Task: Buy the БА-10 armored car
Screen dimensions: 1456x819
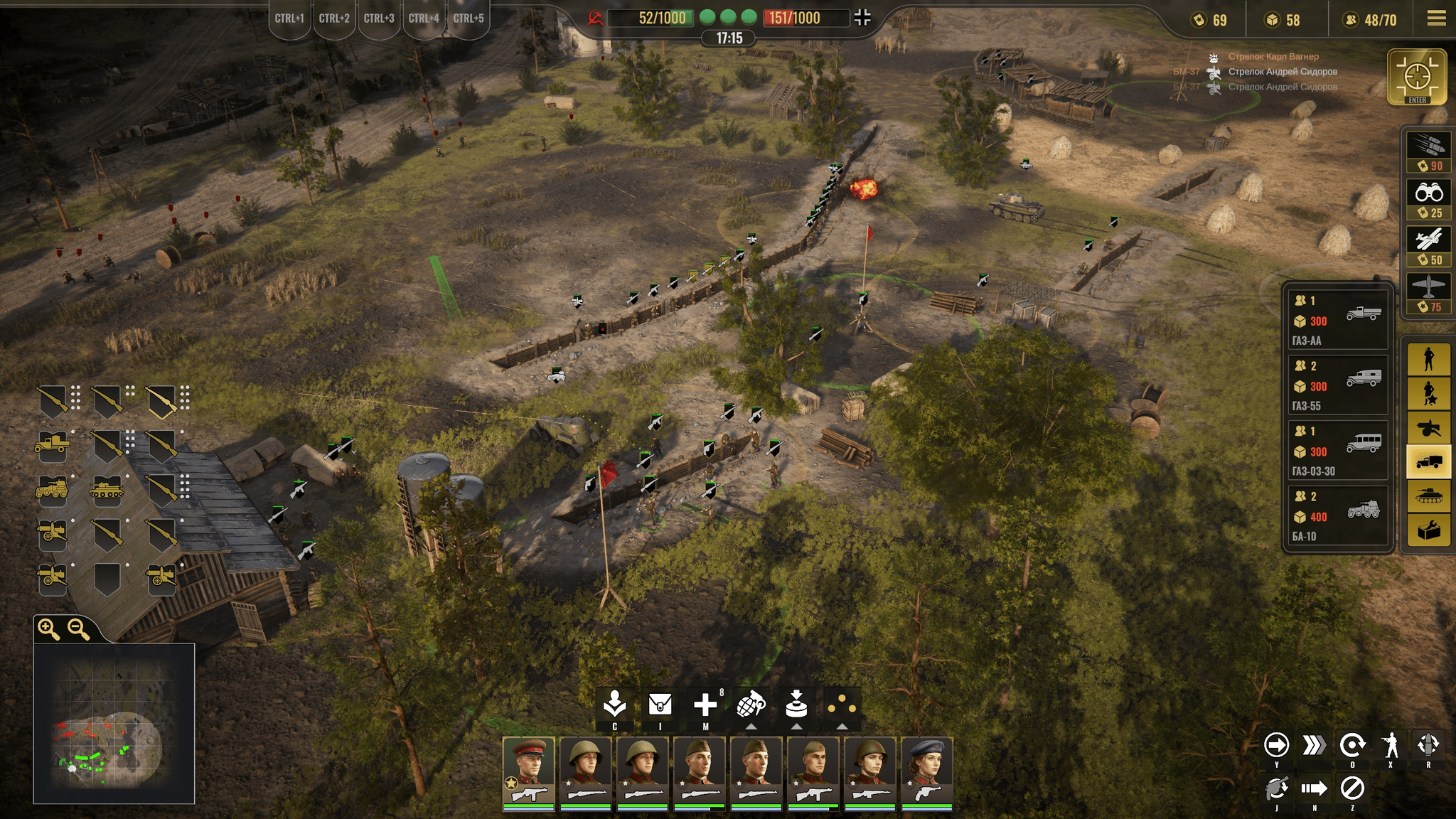Action: [1337, 516]
